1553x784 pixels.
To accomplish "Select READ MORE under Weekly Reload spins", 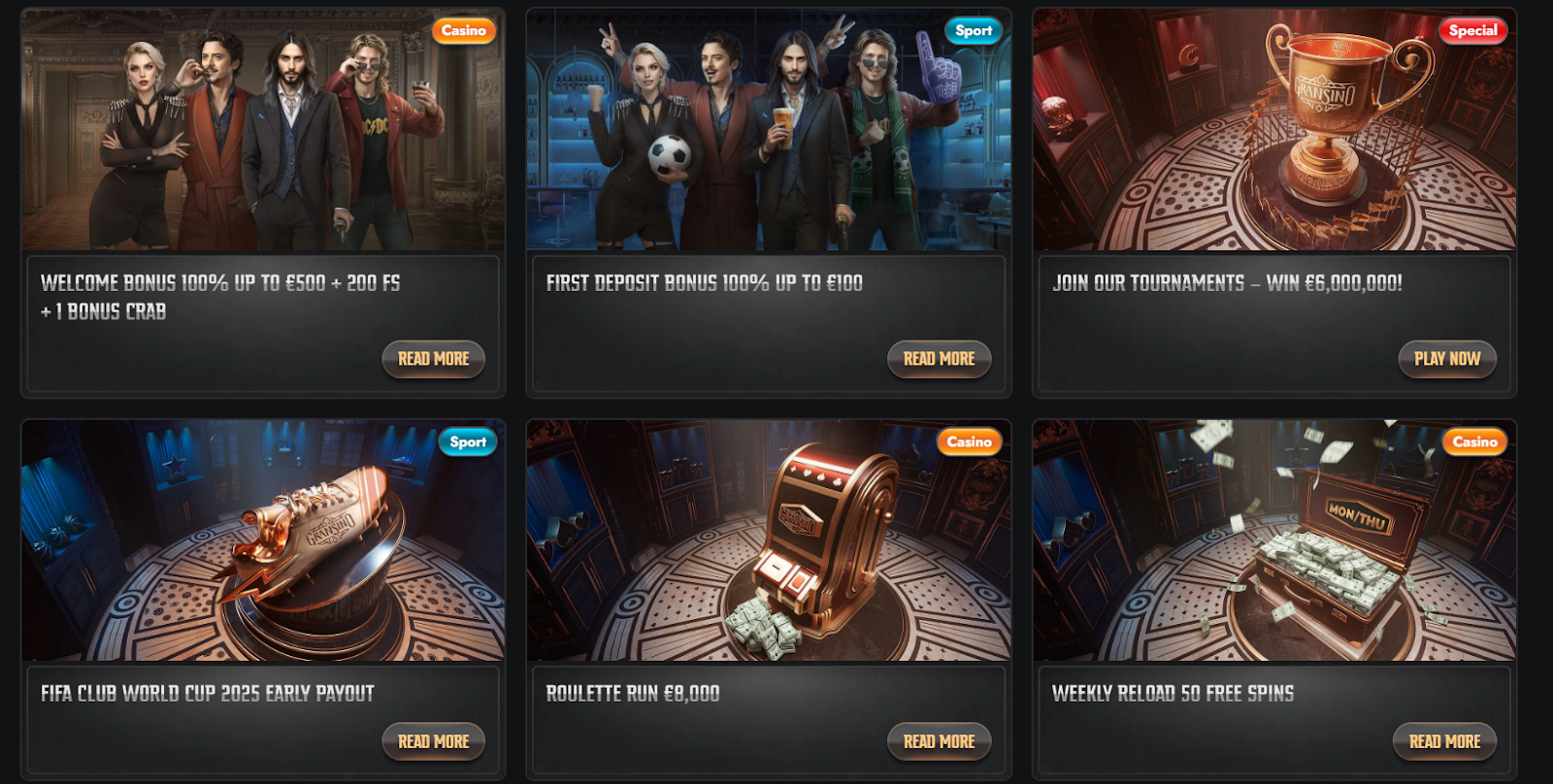I will (1445, 741).
